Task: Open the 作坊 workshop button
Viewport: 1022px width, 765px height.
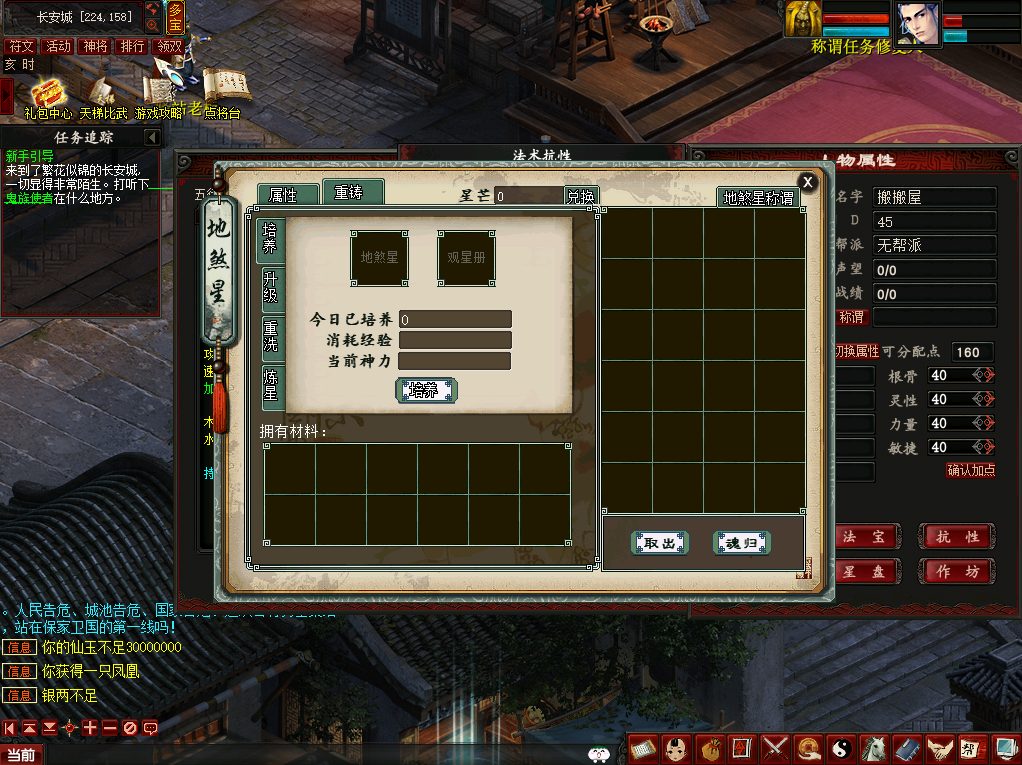Action: 957,571
